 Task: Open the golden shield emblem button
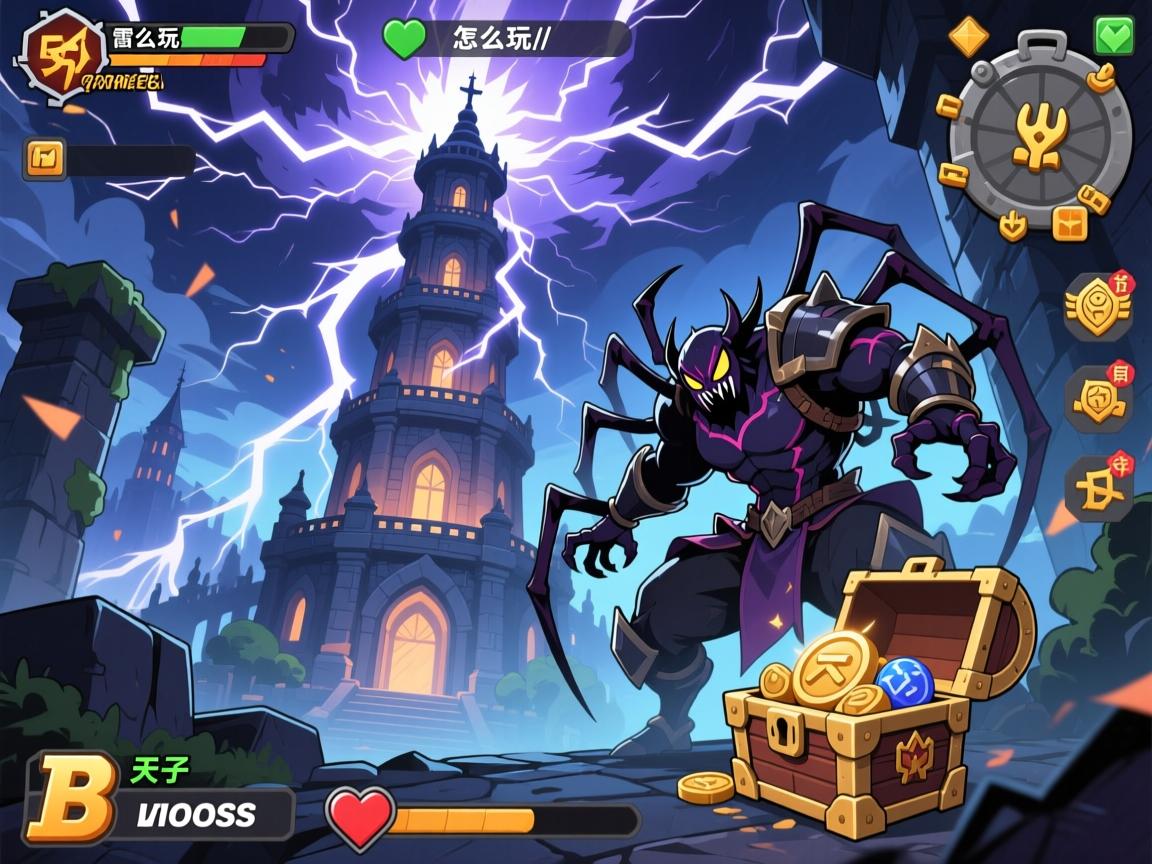click(x=1098, y=398)
